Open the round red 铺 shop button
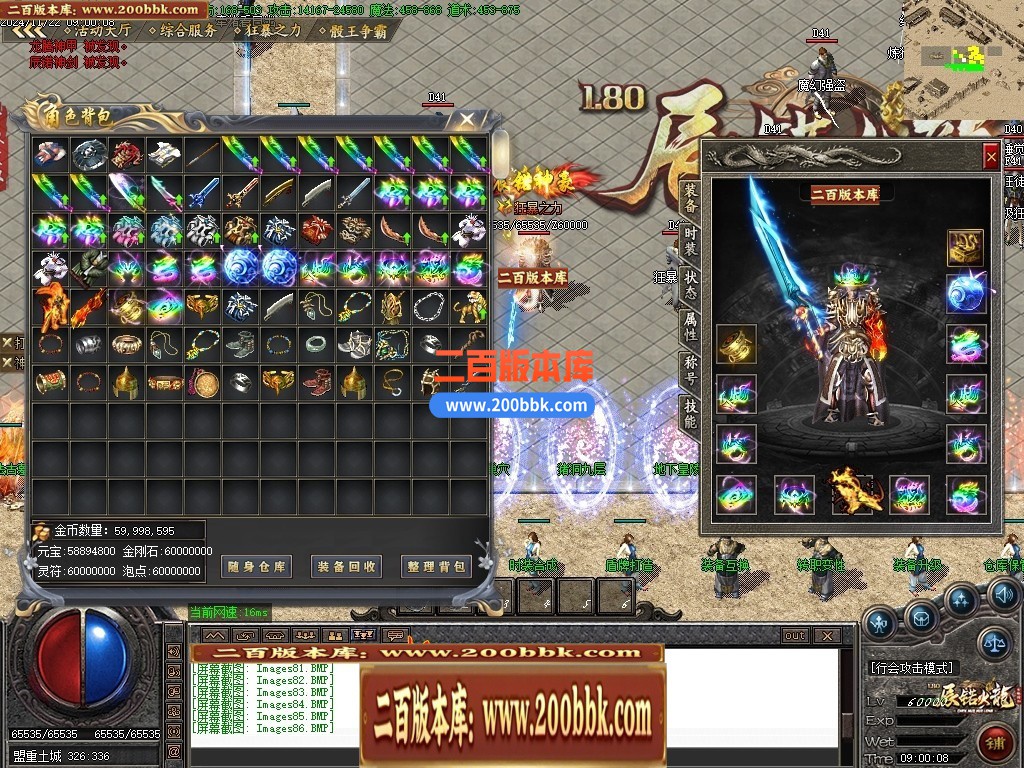The image size is (1024, 768). point(994,745)
